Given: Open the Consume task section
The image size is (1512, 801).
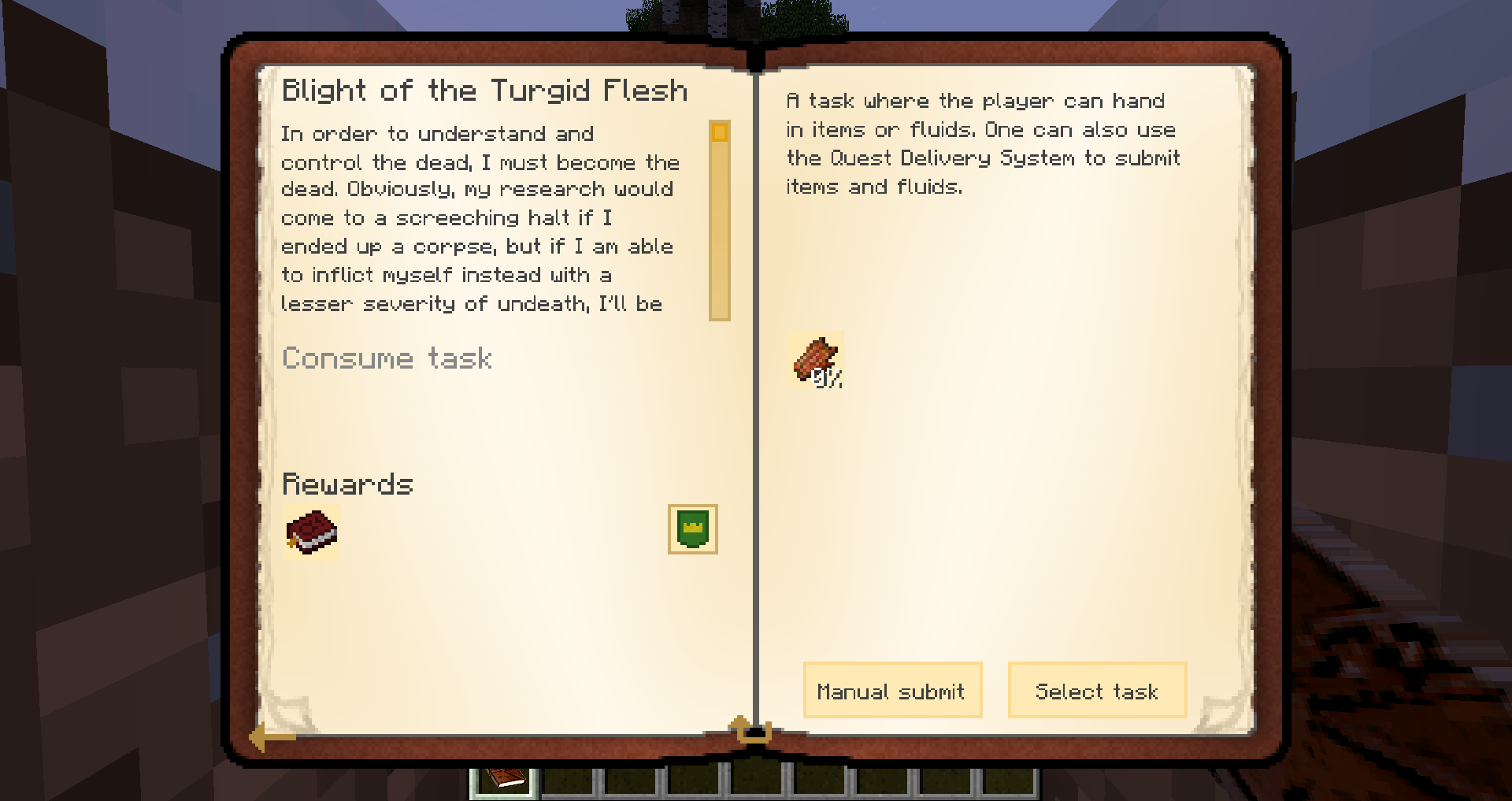Looking at the screenshot, I should point(387,359).
